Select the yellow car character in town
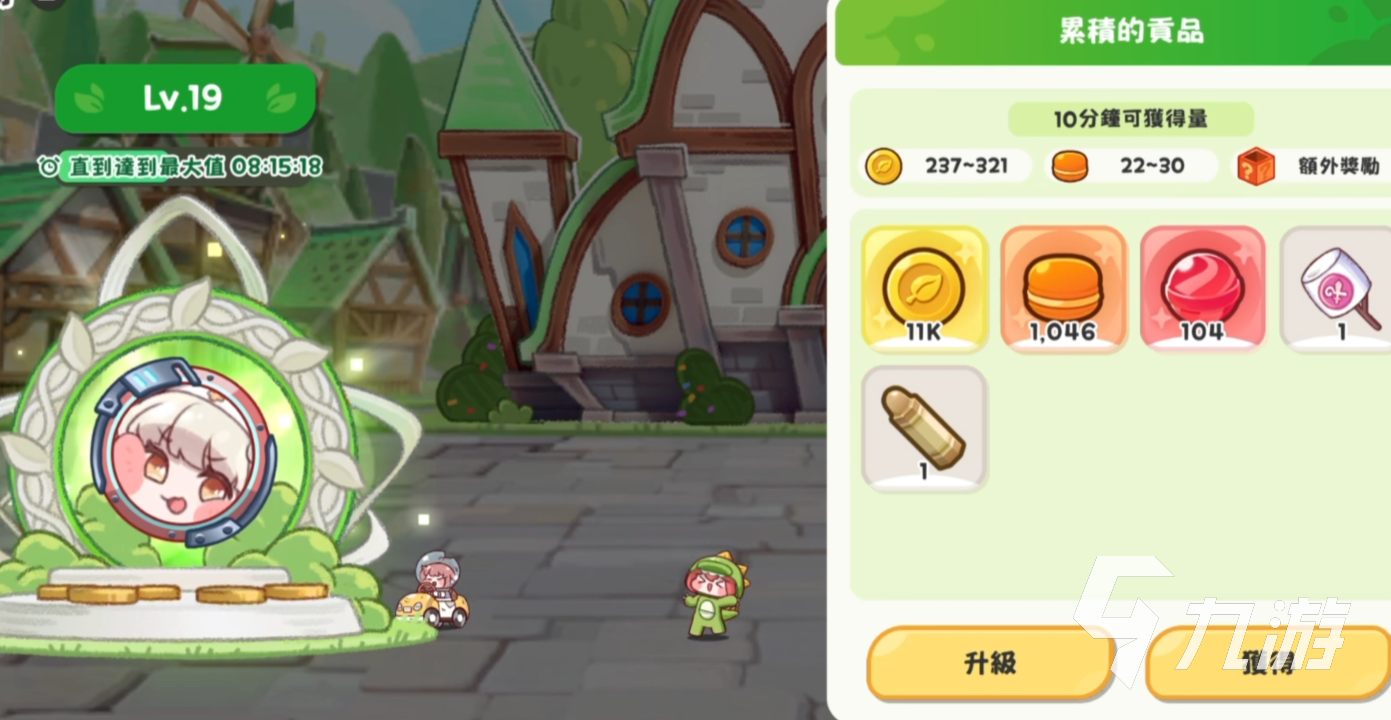1391x720 pixels. pos(434,595)
